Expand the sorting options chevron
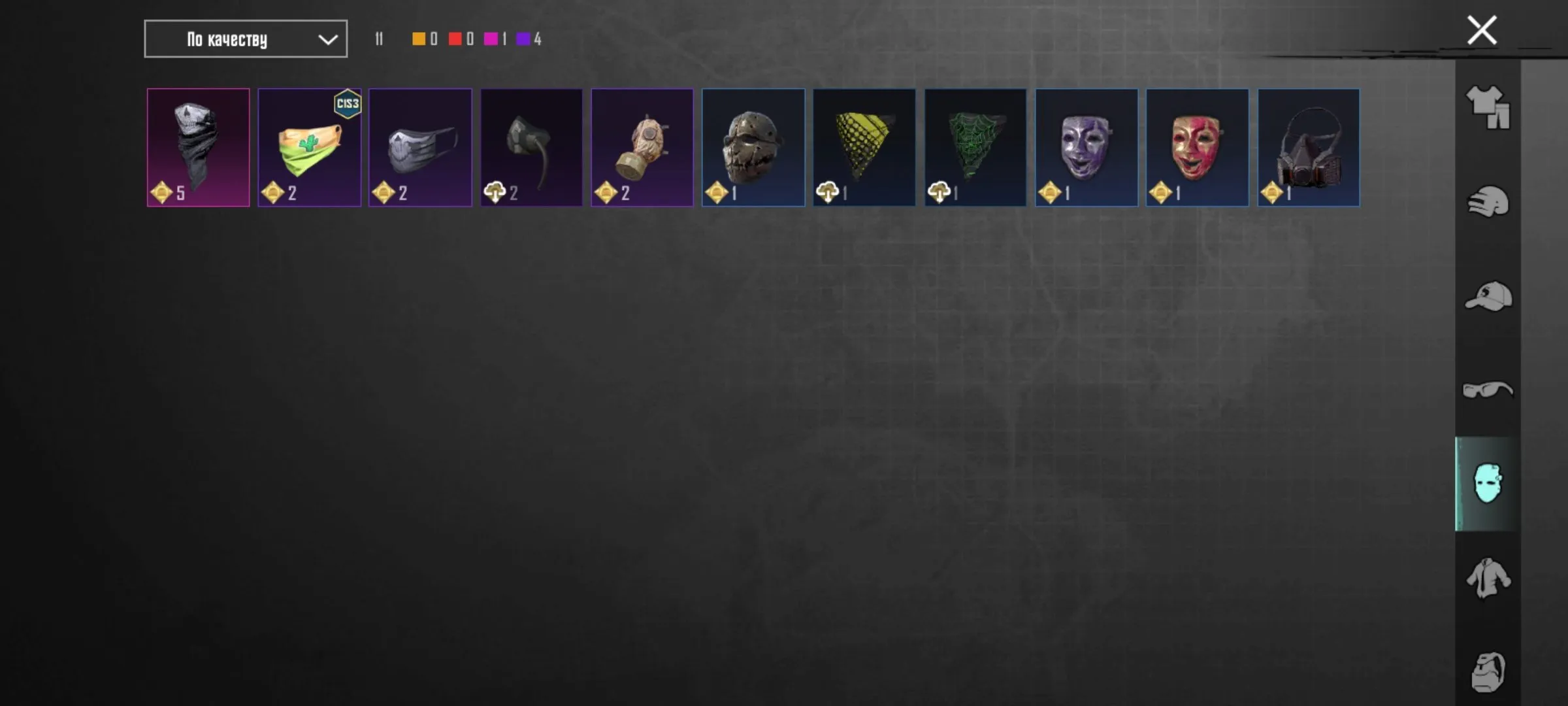This screenshot has width=1568, height=706. point(328,39)
